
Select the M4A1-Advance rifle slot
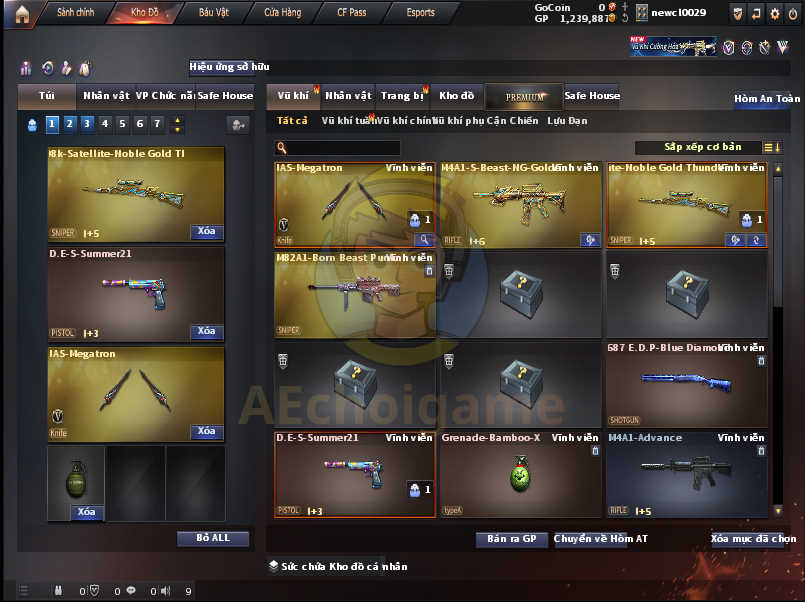tap(686, 474)
